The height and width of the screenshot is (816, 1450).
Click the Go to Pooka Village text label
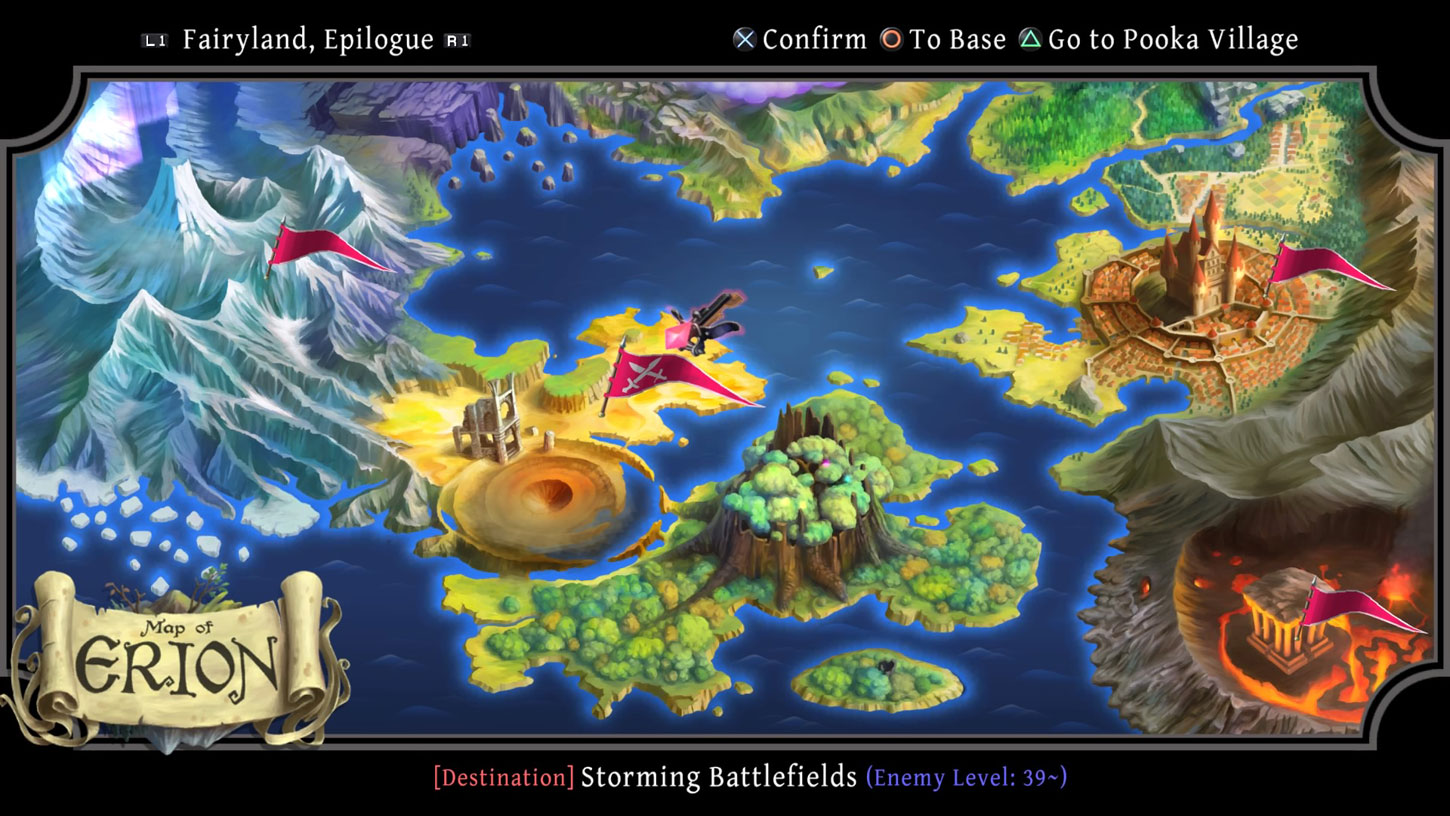point(1175,40)
